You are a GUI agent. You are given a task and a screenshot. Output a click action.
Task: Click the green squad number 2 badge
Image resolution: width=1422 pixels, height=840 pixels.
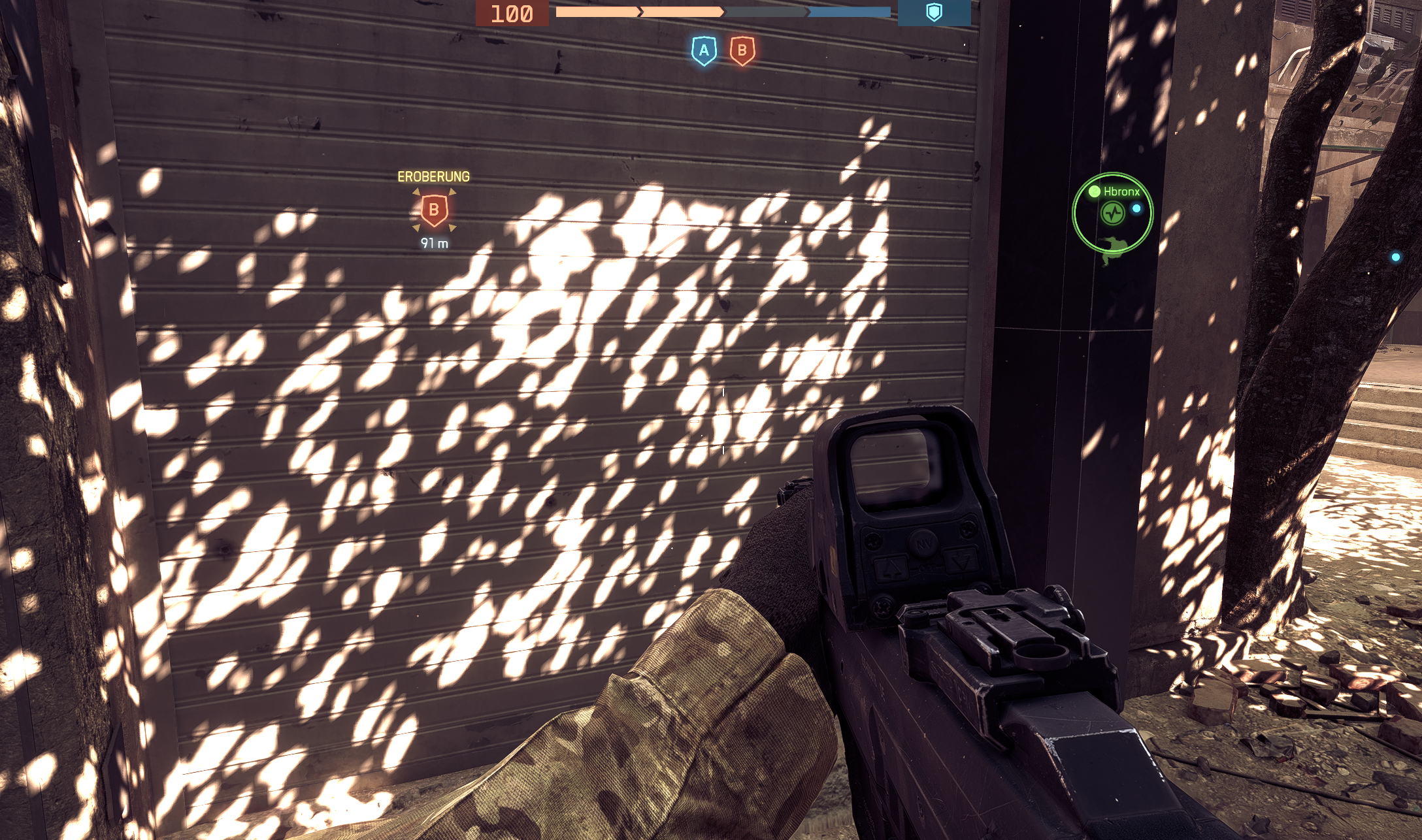1094,191
